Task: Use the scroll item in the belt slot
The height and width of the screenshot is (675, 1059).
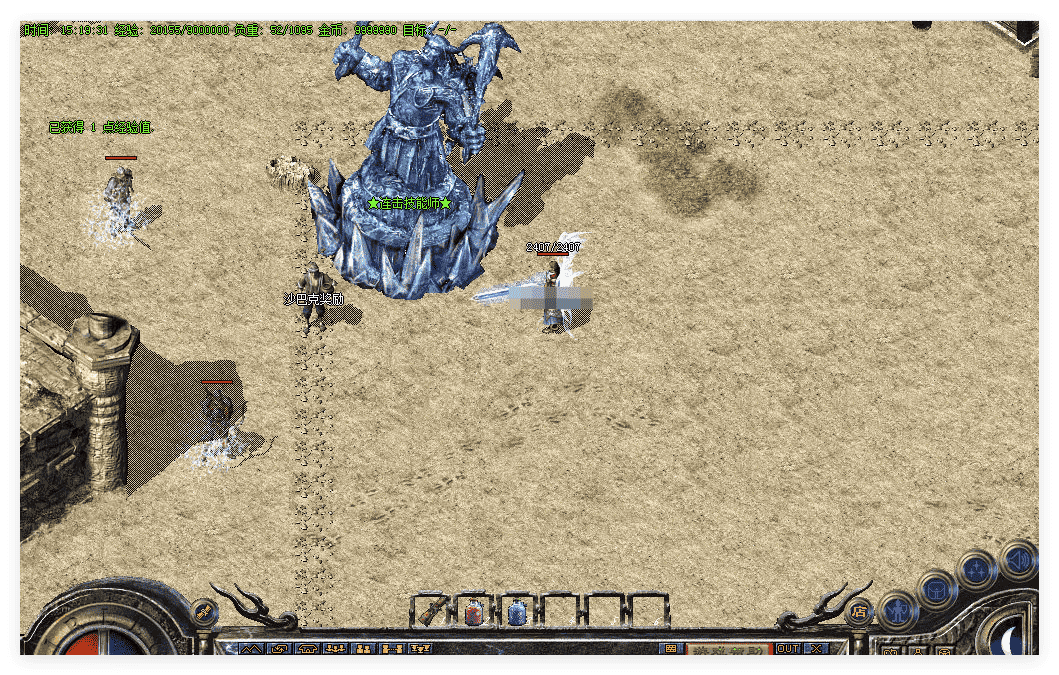Action: tap(431, 611)
